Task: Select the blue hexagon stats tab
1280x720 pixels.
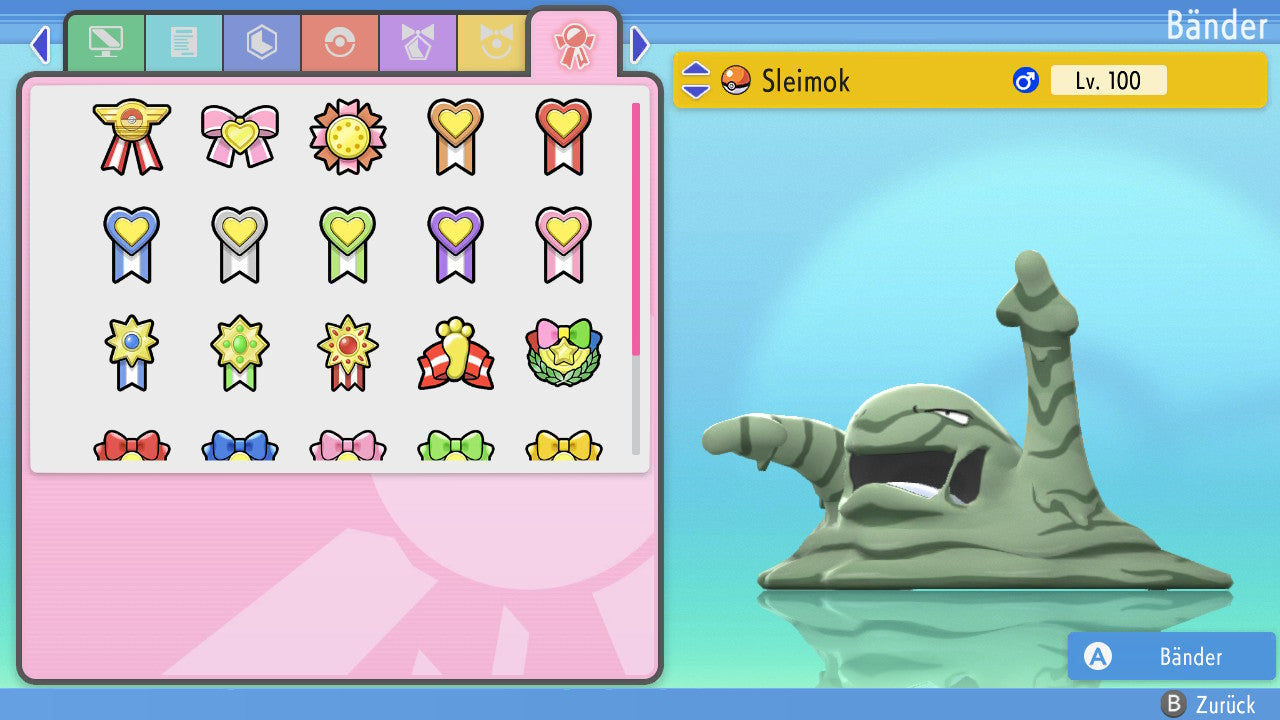Action: coord(262,42)
